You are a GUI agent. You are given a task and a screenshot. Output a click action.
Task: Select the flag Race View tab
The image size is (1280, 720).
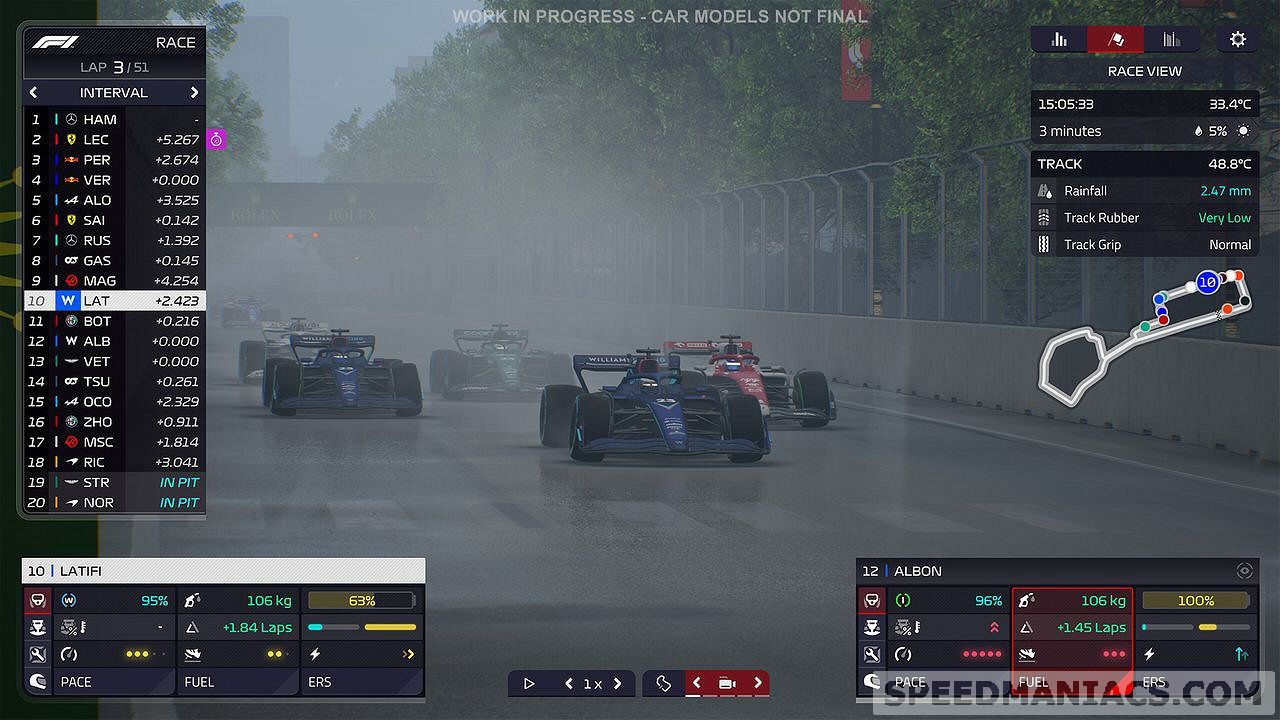coord(1114,40)
